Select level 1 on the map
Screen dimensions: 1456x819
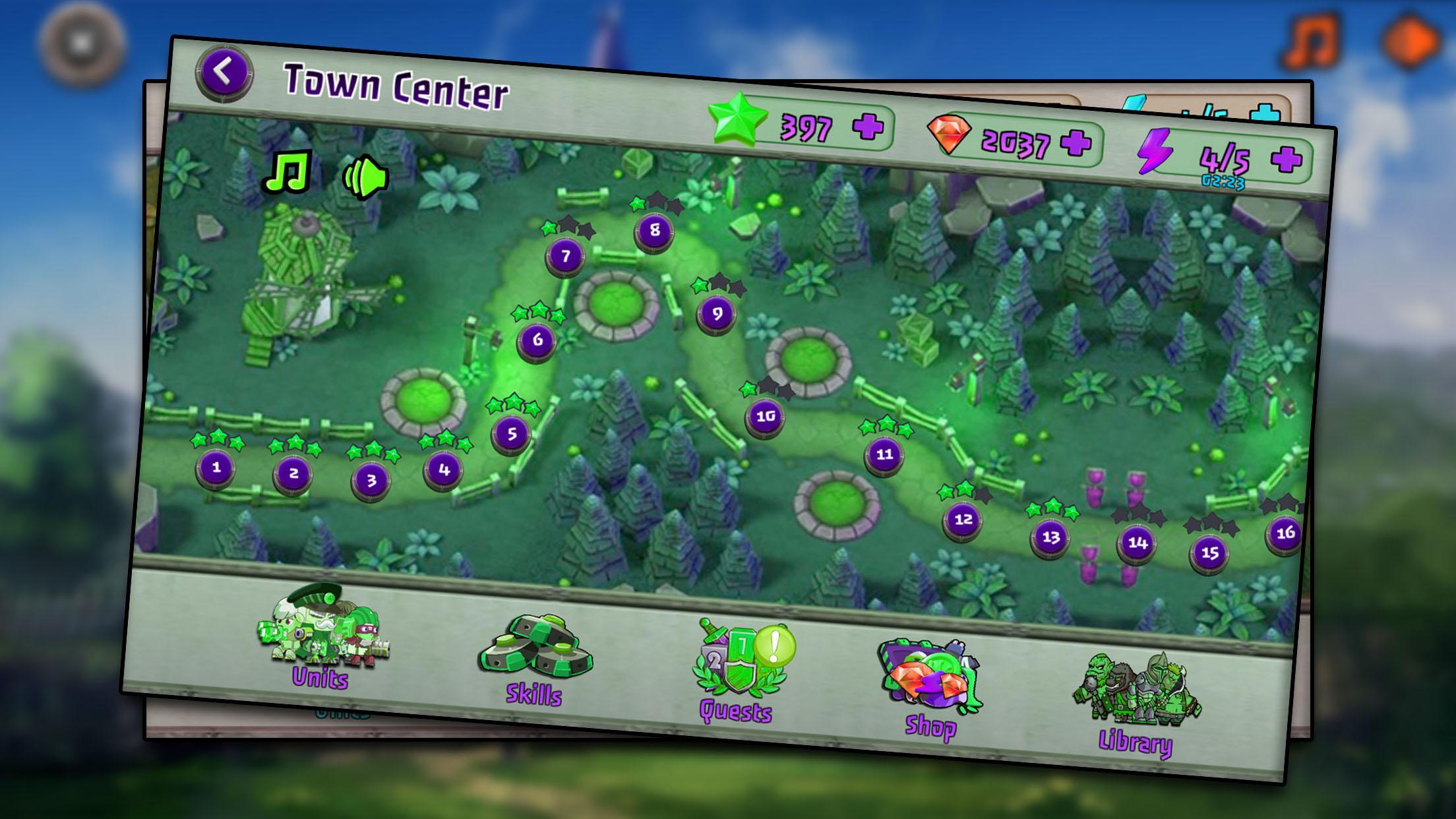(216, 468)
